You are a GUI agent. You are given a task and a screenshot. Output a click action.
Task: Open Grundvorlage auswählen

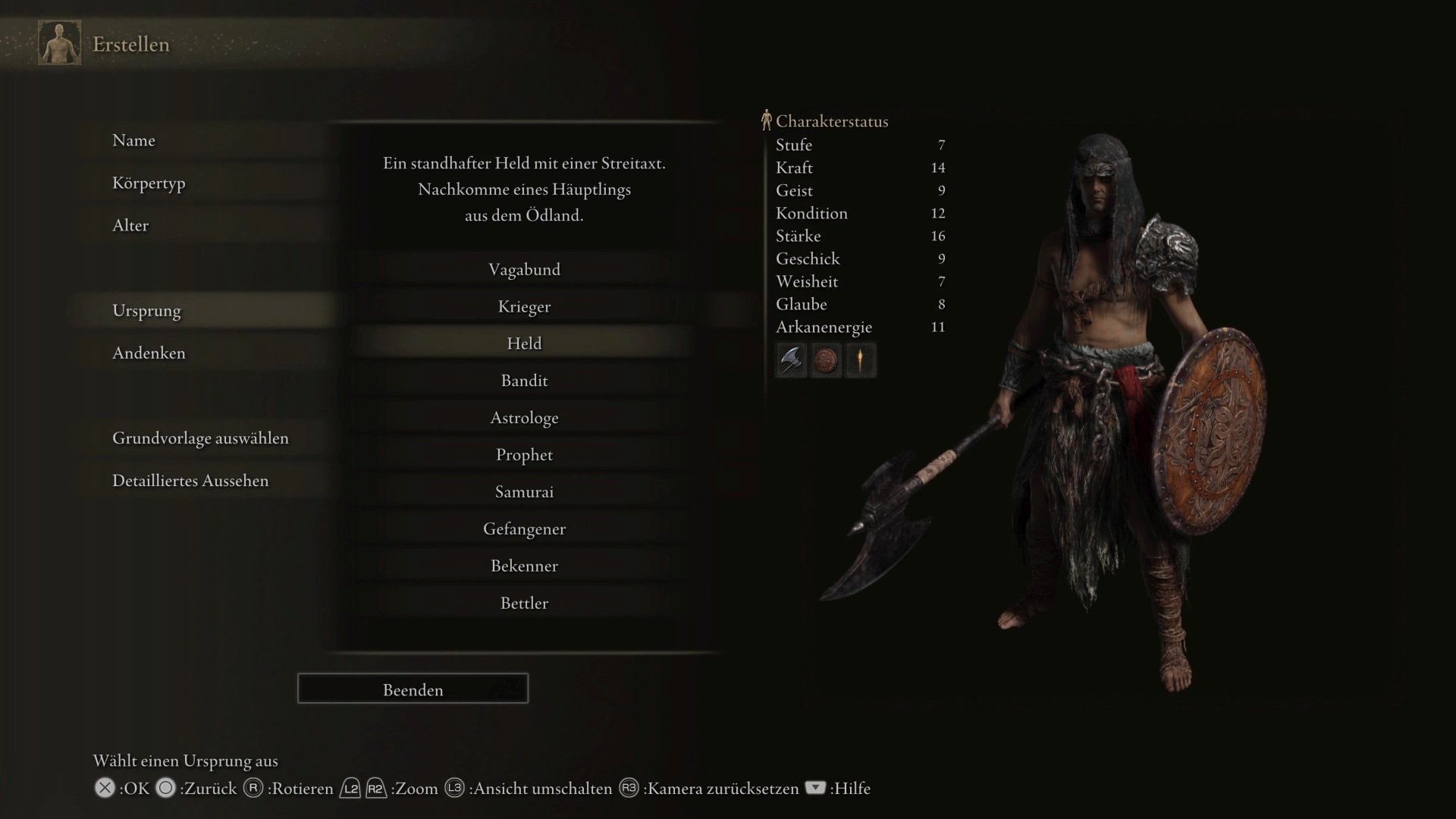pyautogui.click(x=200, y=438)
